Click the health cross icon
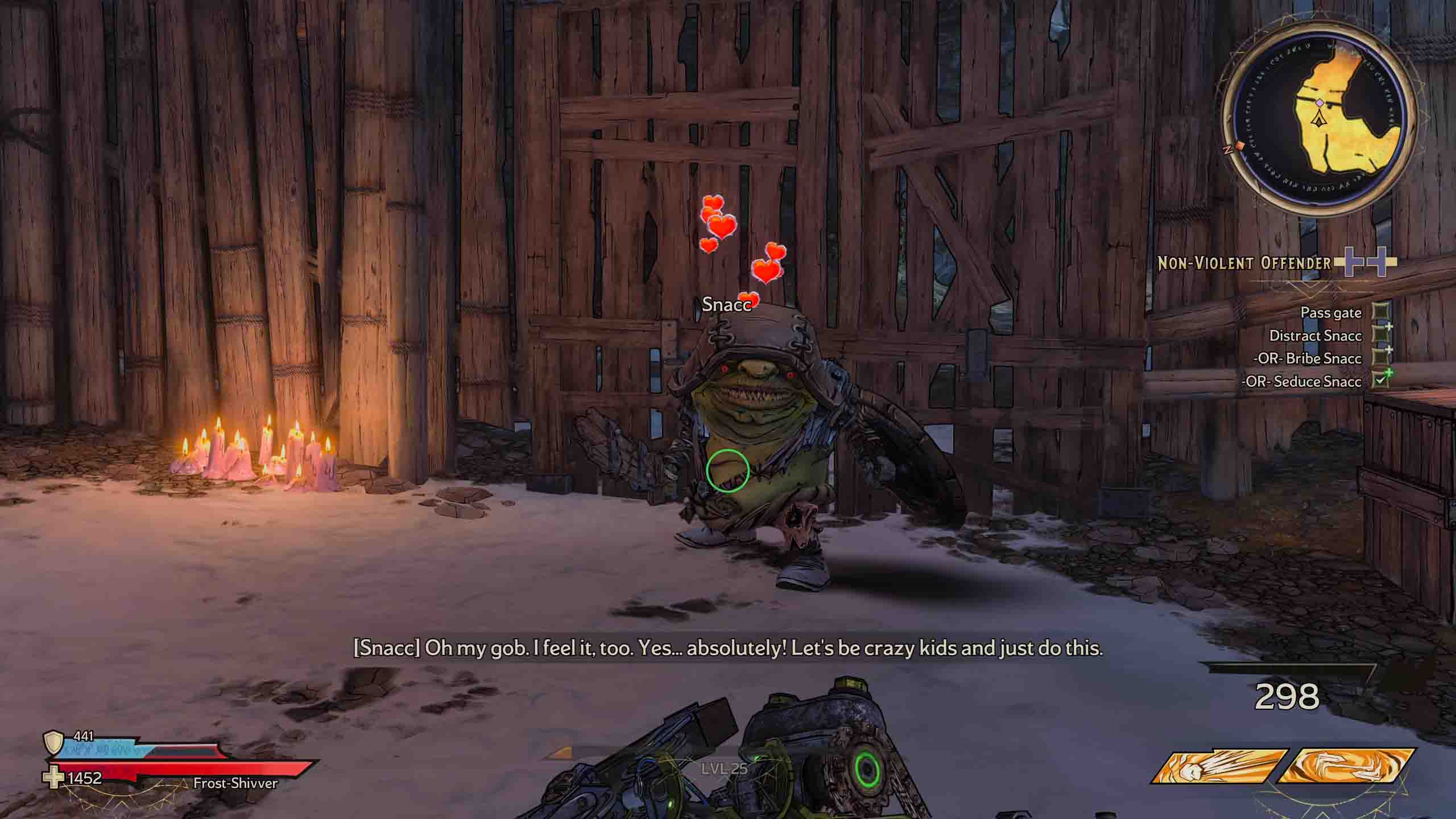 click(x=55, y=778)
